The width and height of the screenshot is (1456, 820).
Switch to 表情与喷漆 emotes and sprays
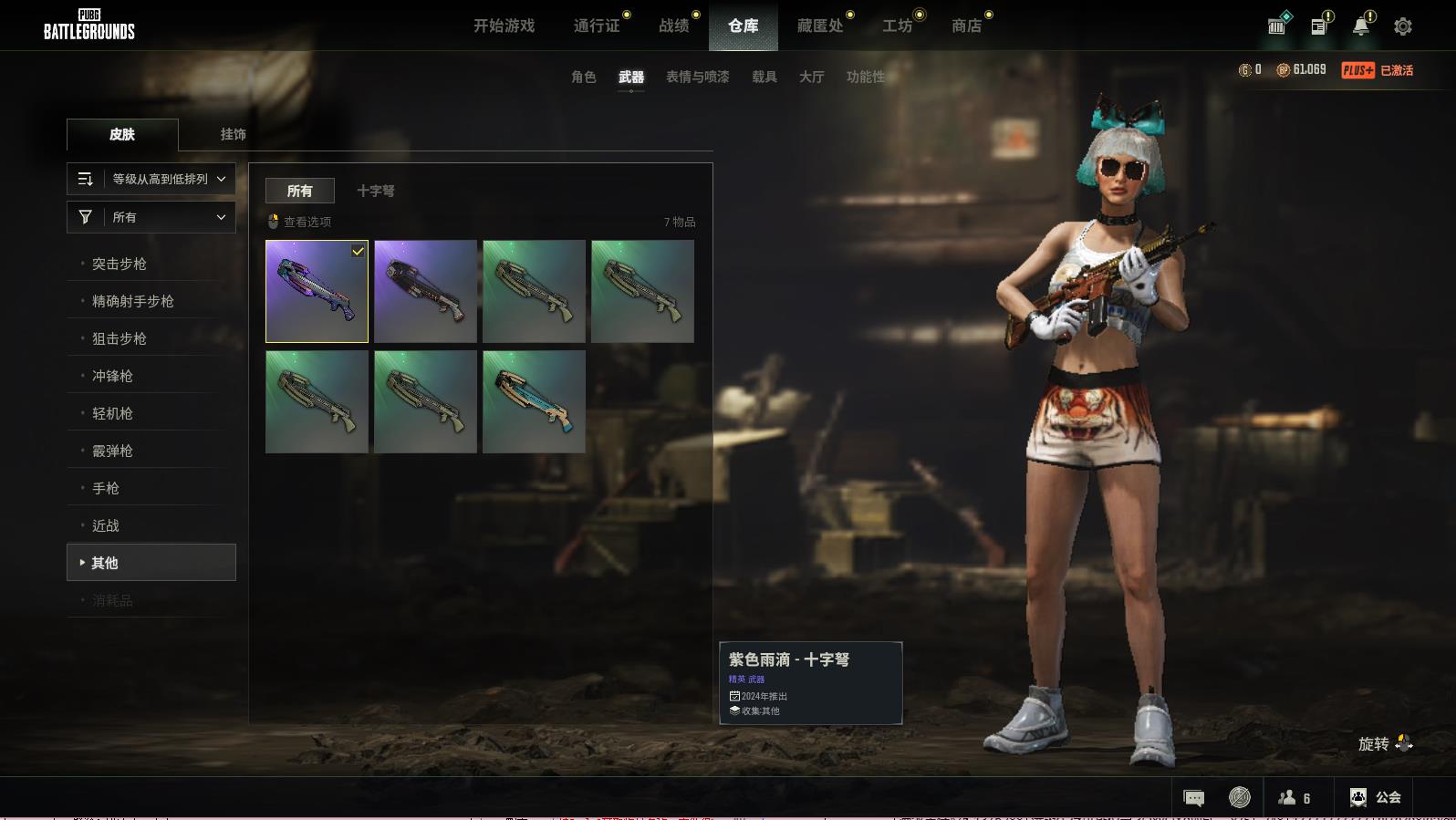tap(698, 77)
